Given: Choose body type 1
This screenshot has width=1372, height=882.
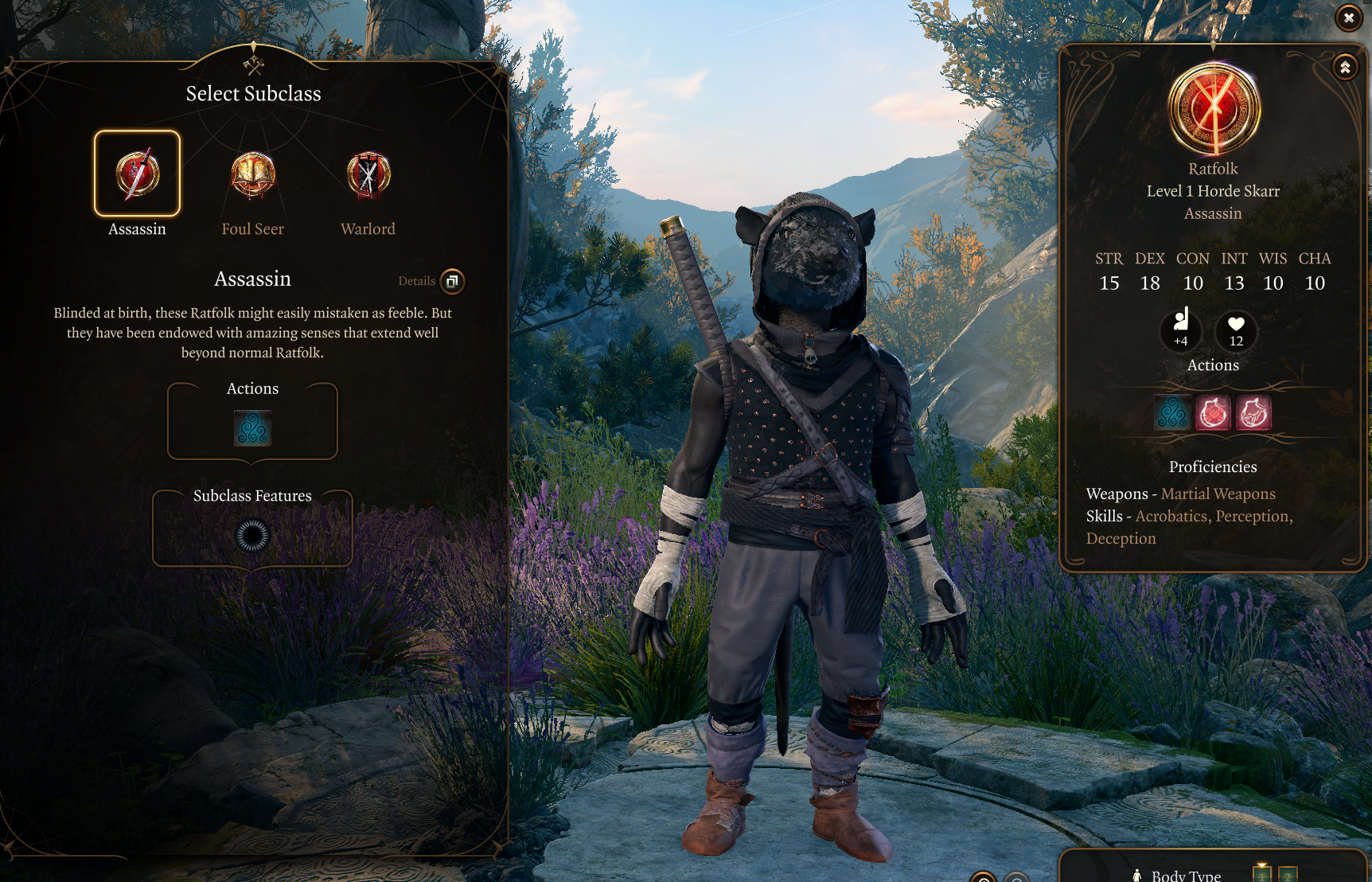Looking at the screenshot, I should click(x=1262, y=874).
